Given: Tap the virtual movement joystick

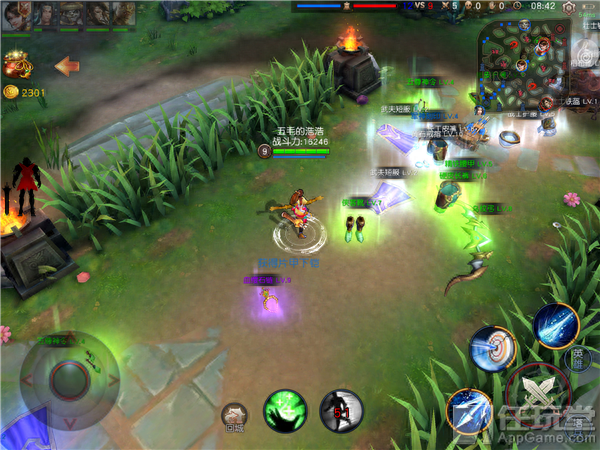Looking at the screenshot, I should pyautogui.click(x=68, y=379).
